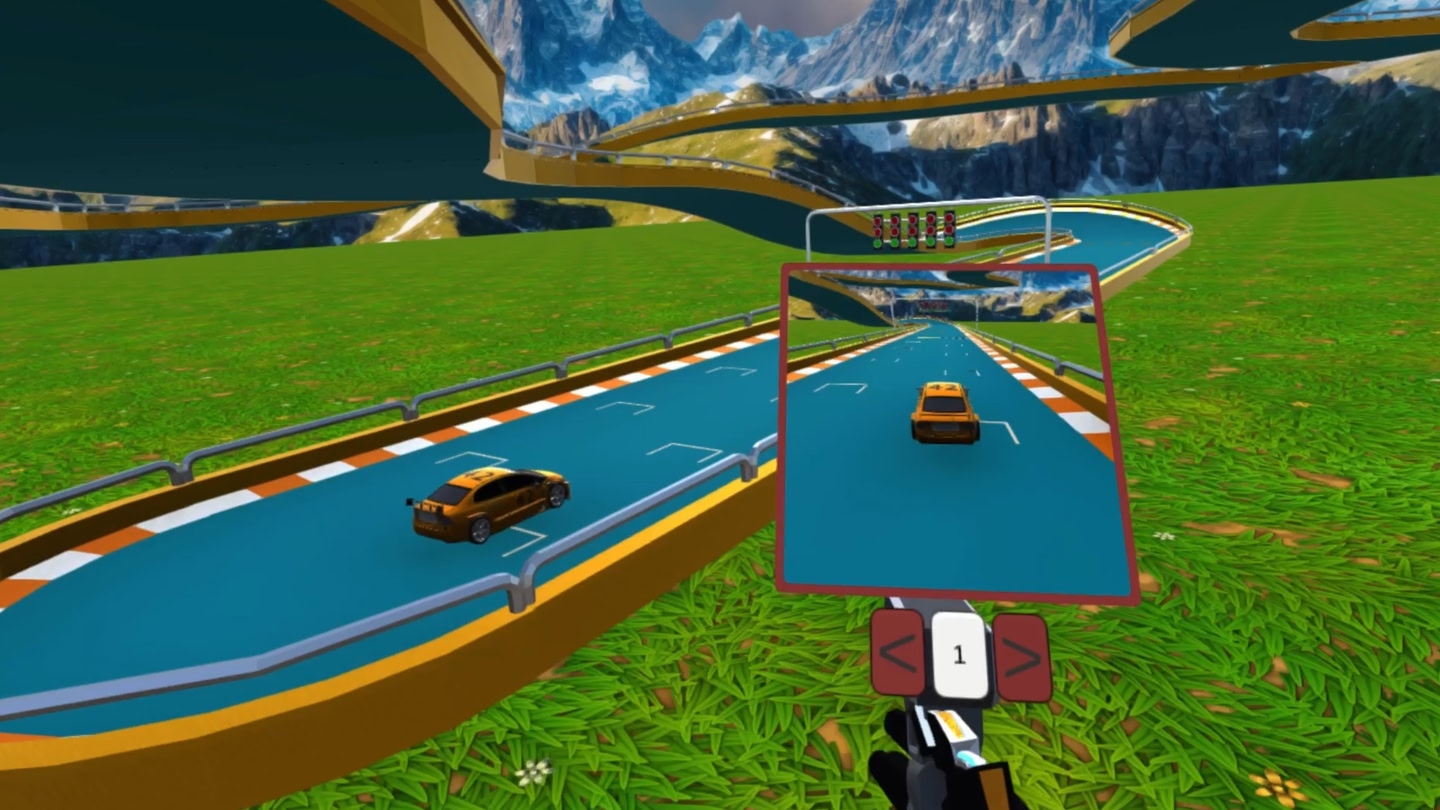Select the leftmost starting light
Screen dimensions: 1440x810
click(877, 230)
